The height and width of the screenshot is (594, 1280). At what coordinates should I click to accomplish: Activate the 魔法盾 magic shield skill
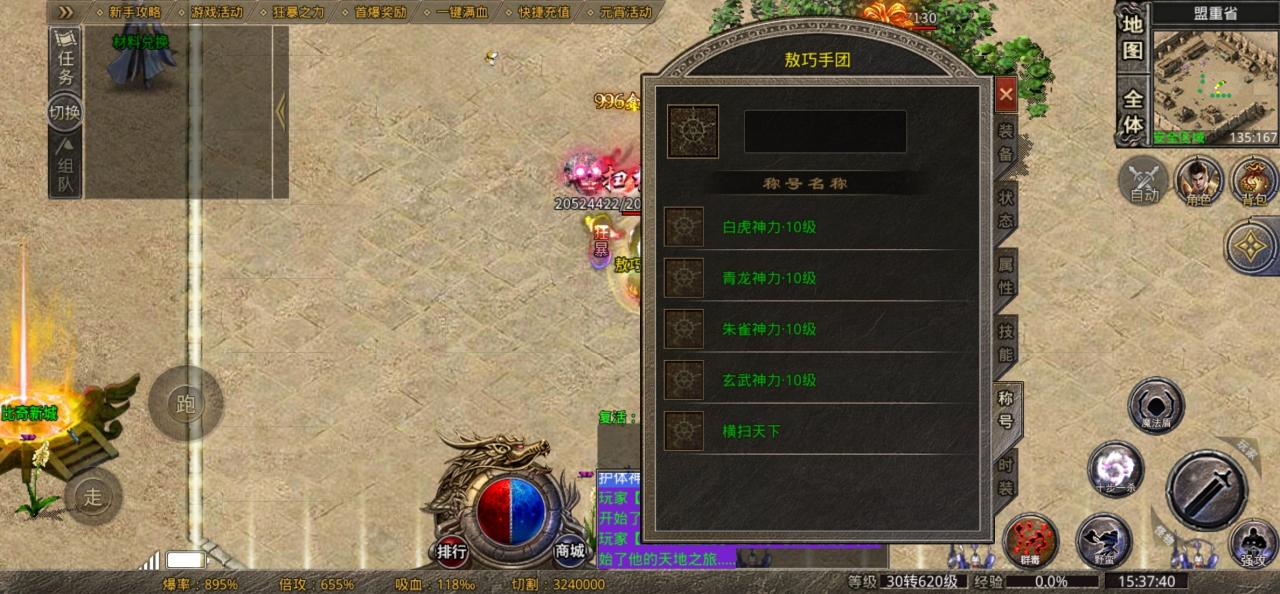pos(1156,405)
